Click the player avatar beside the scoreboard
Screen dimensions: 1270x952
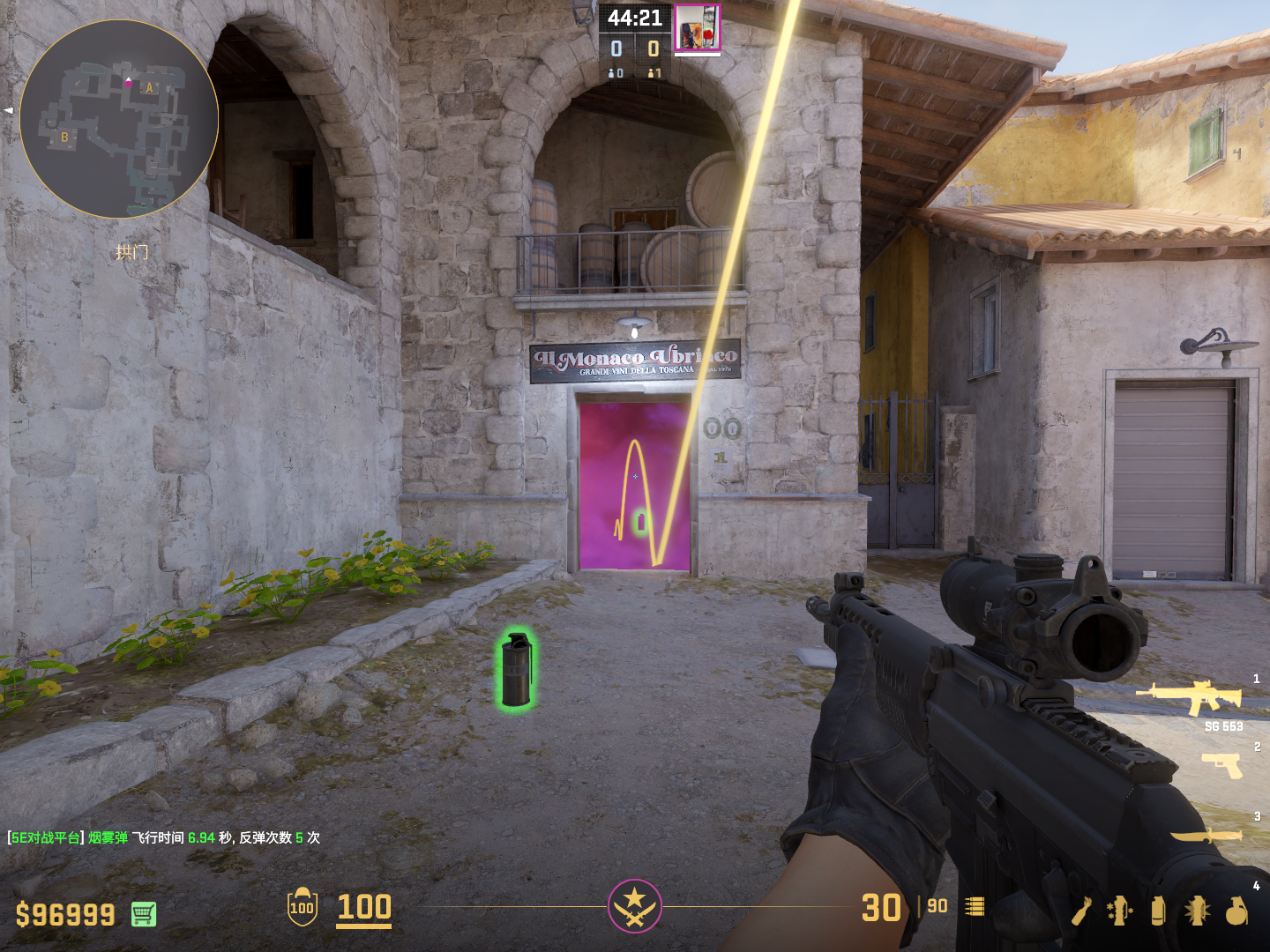(x=697, y=27)
